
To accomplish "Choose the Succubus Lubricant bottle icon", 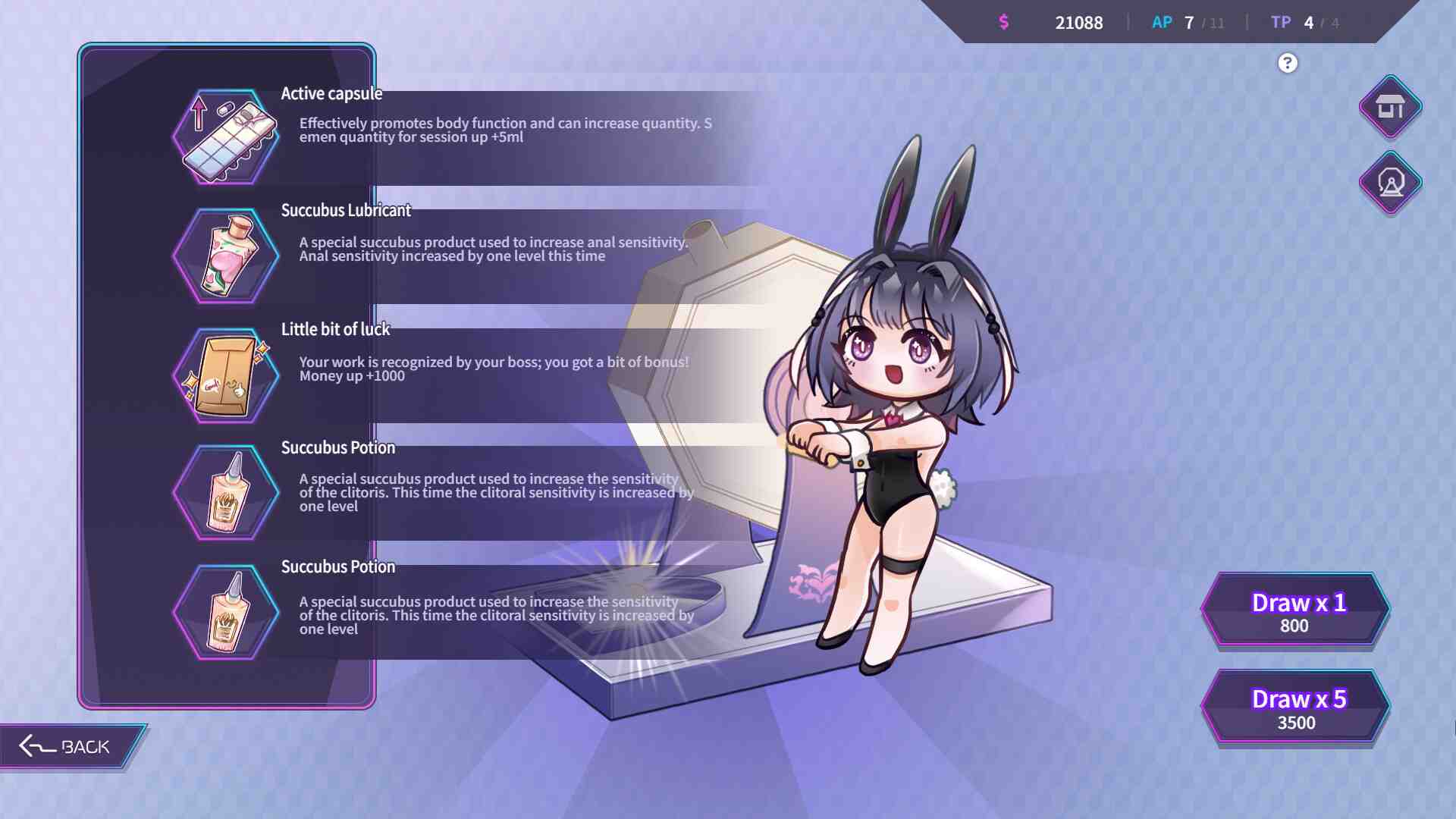I will 225,256.
